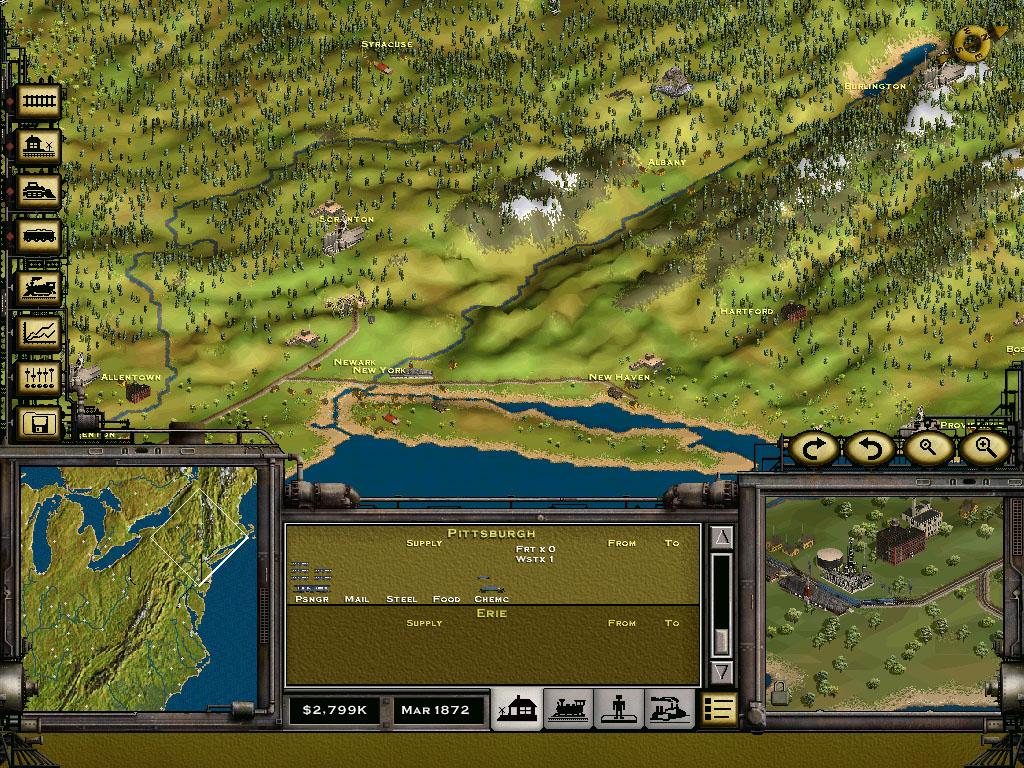Image resolution: width=1024 pixels, height=768 pixels.
Task: Toggle the list detail view button
Action: [x=718, y=710]
